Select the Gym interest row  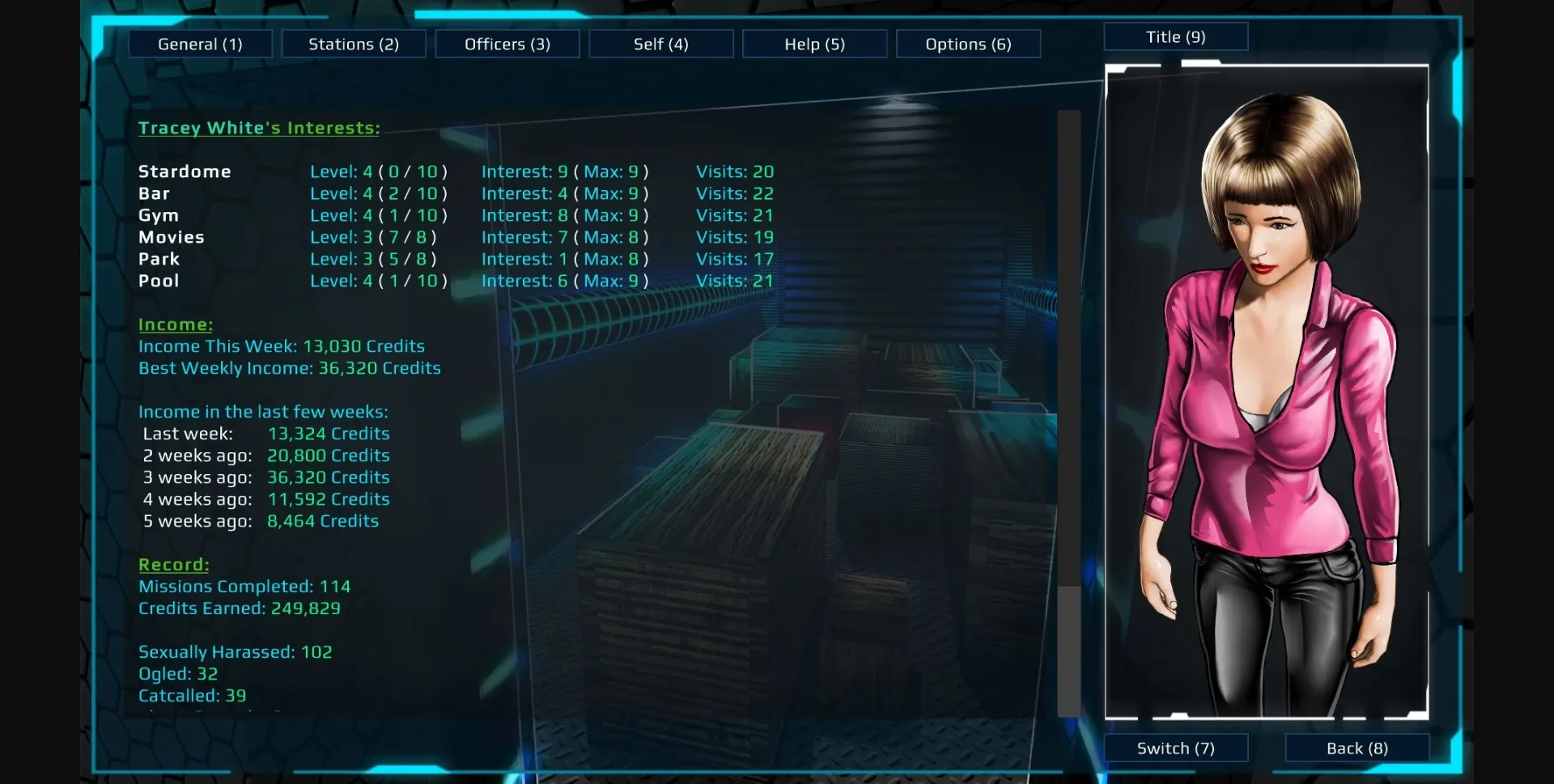coord(159,215)
